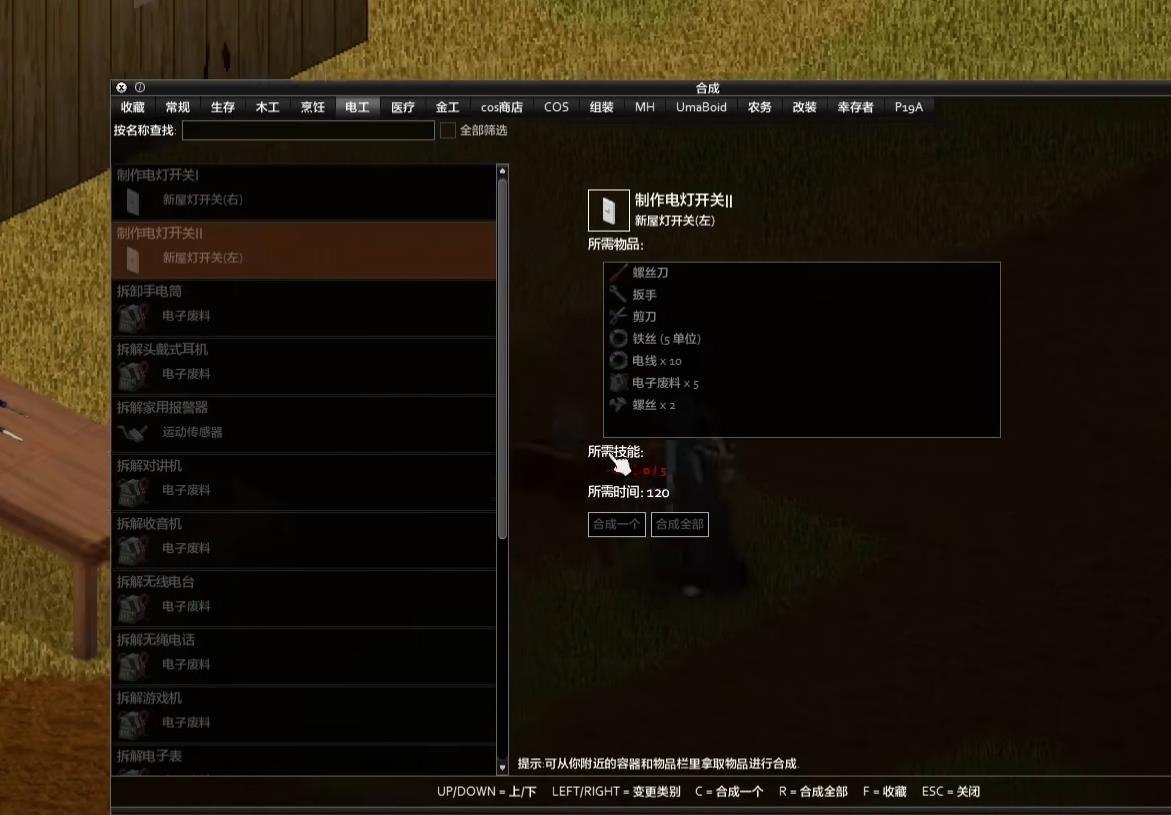The height and width of the screenshot is (815, 1171).
Task: Open the 医疗 tab
Action: tap(403, 107)
